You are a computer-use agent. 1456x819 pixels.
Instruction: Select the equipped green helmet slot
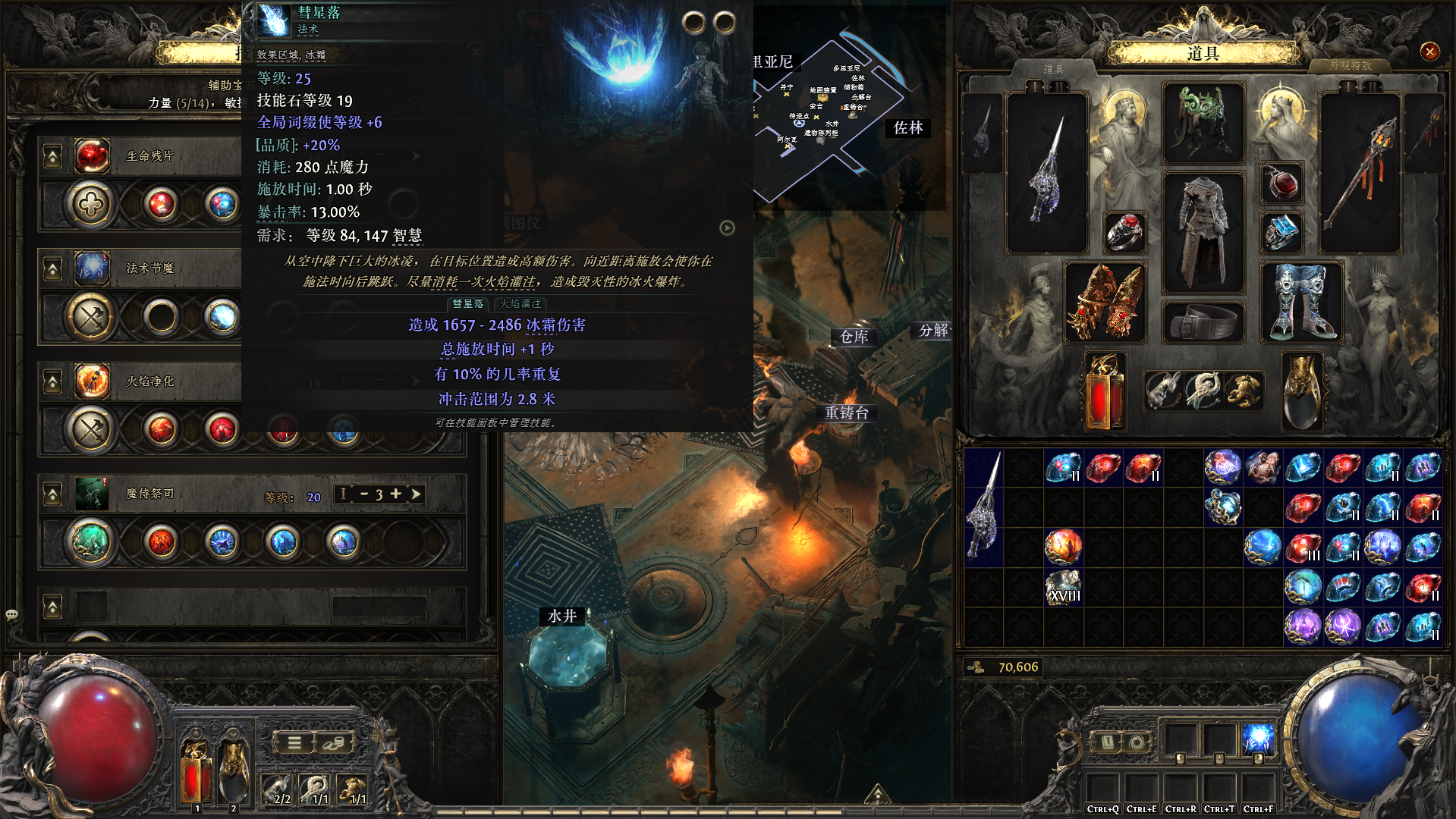pyautogui.click(x=1203, y=123)
